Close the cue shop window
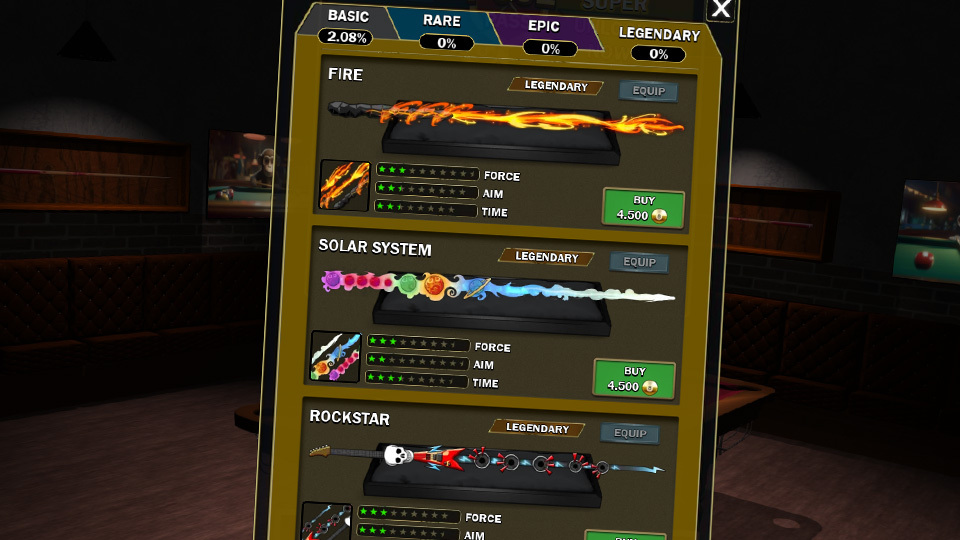This screenshot has width=960, height=540. click(720, 10)
